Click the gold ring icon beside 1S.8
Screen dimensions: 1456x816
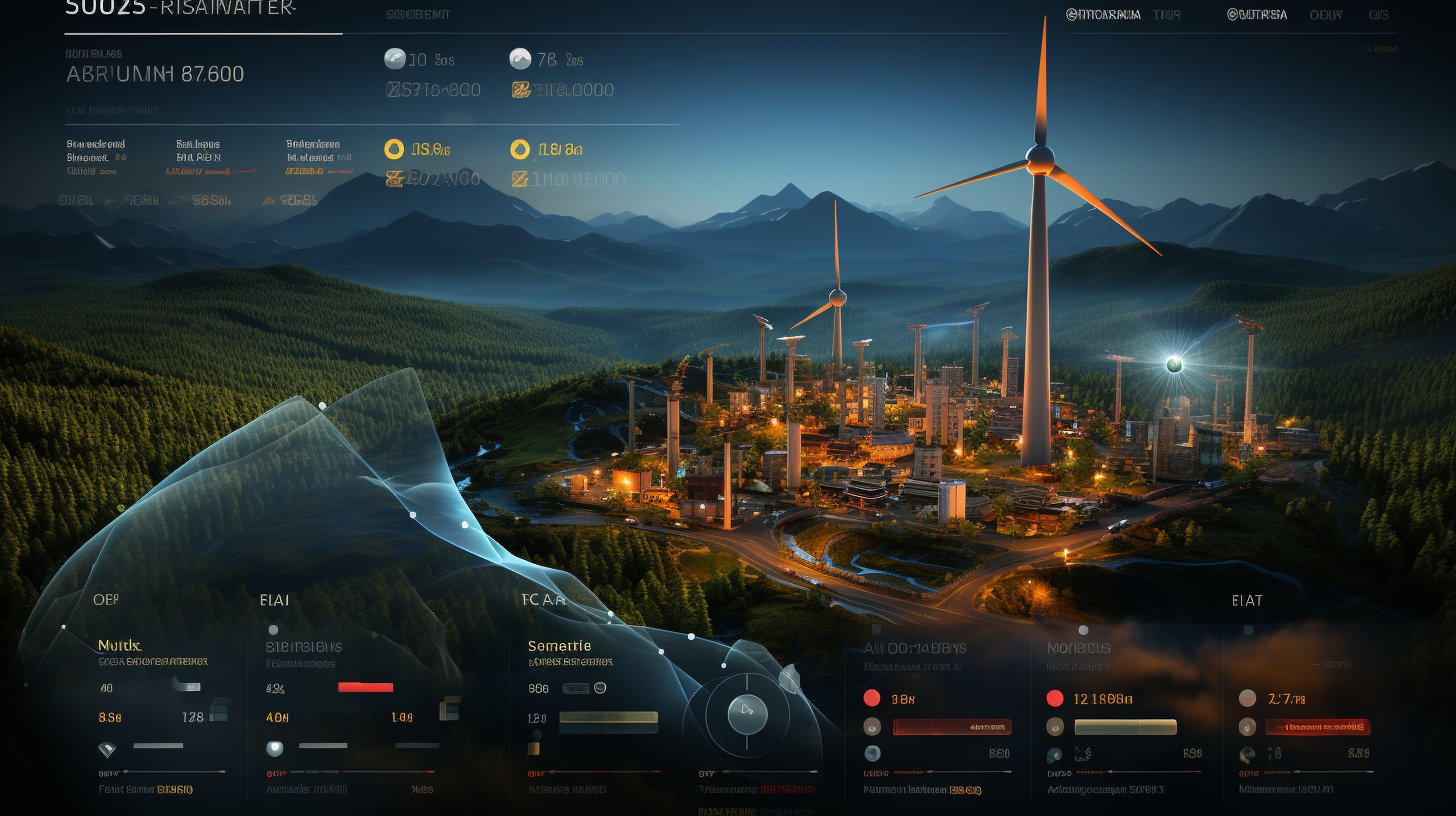[394, 149]
